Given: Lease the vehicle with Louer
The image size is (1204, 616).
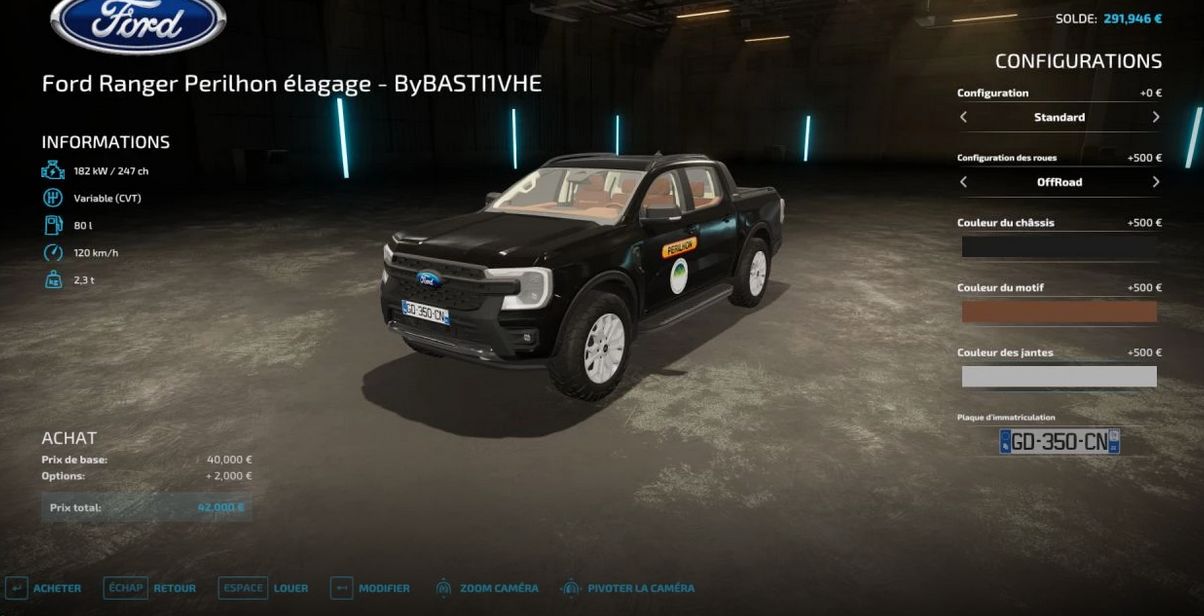Looking at the screenshot, I should [x=266, y=588].
